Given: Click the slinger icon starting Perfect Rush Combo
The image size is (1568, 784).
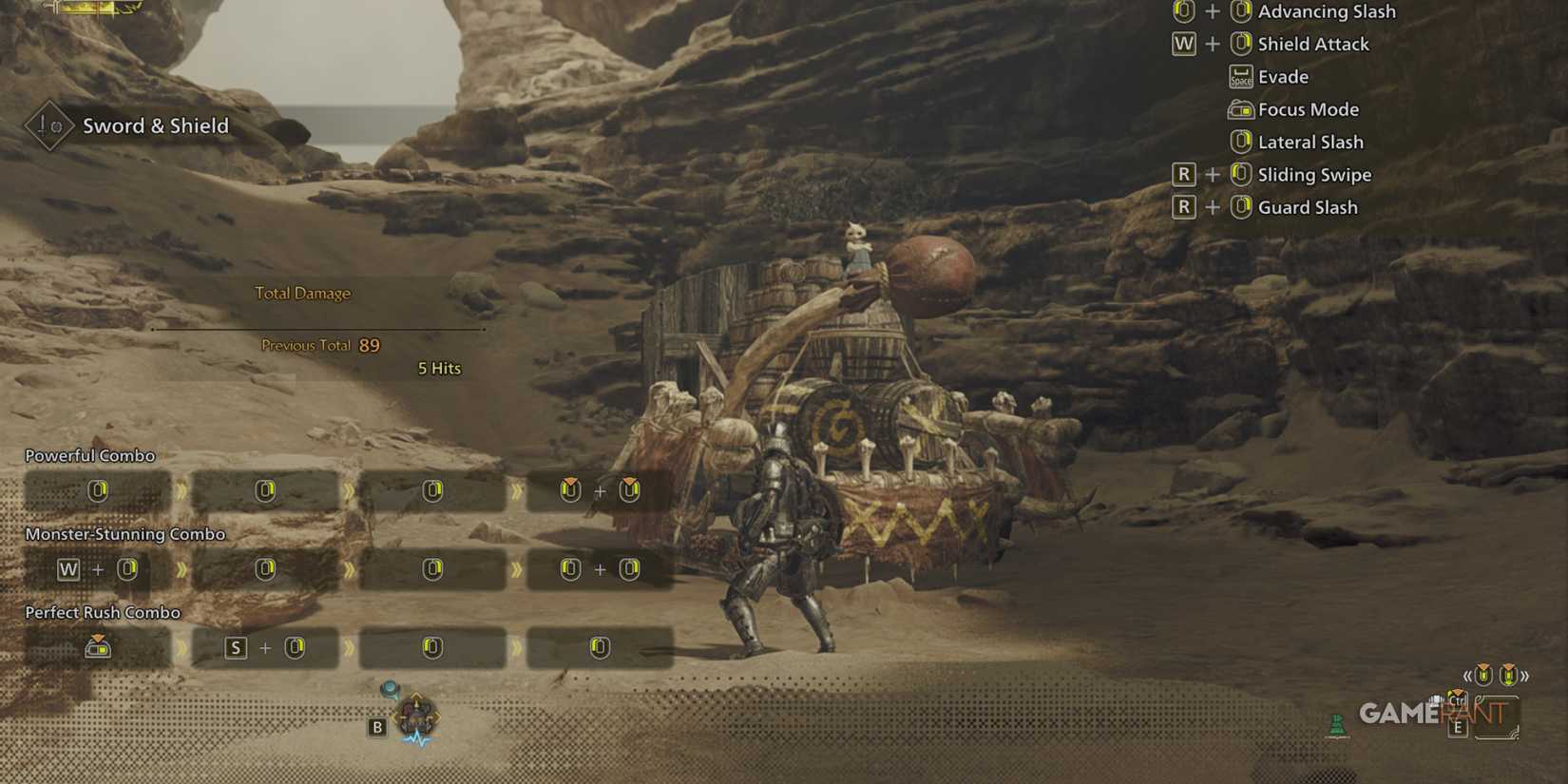Looking at the screenshot, I should (x=98, y=647).
